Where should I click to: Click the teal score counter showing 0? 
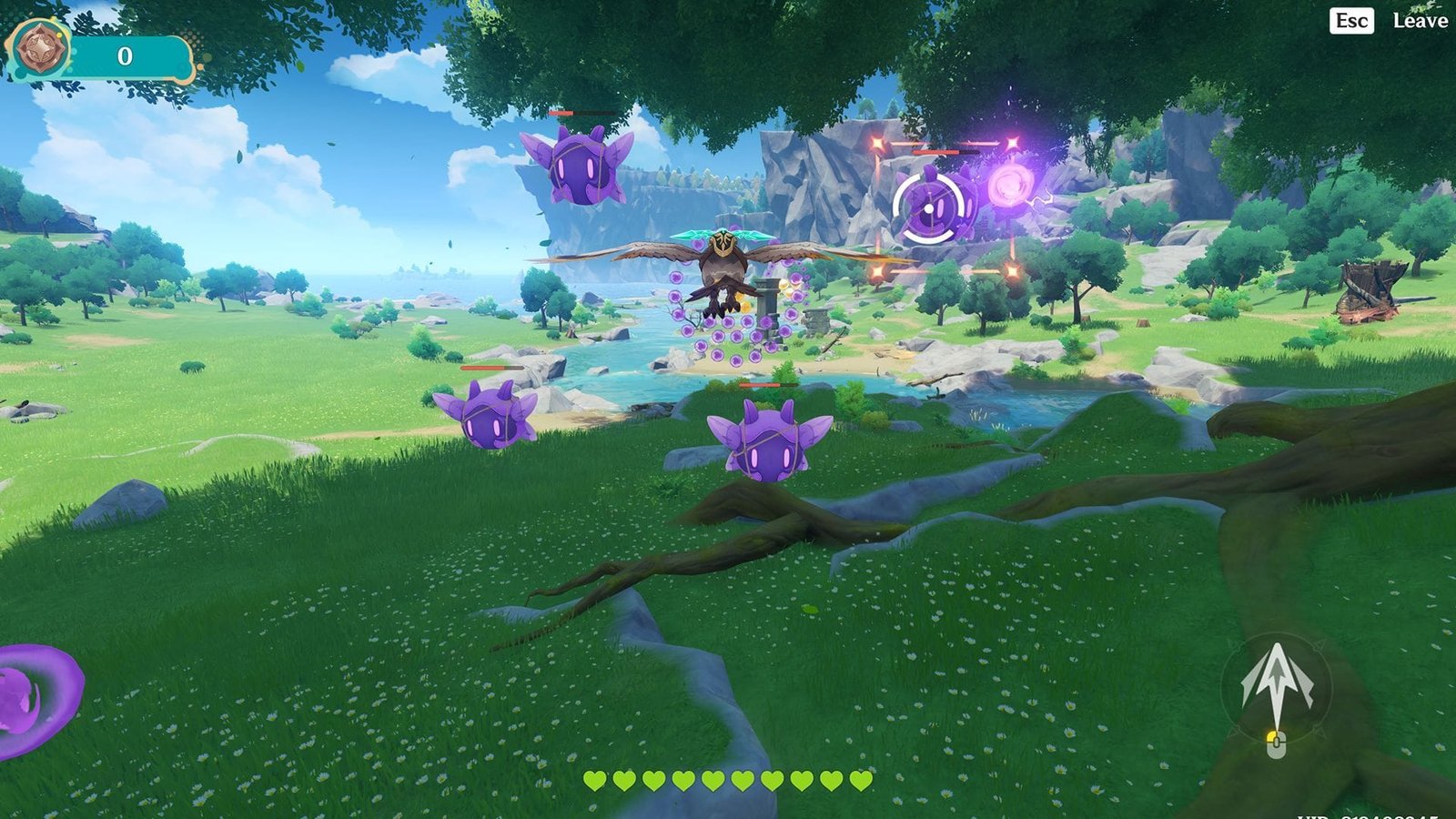click(x=126, y=56)
